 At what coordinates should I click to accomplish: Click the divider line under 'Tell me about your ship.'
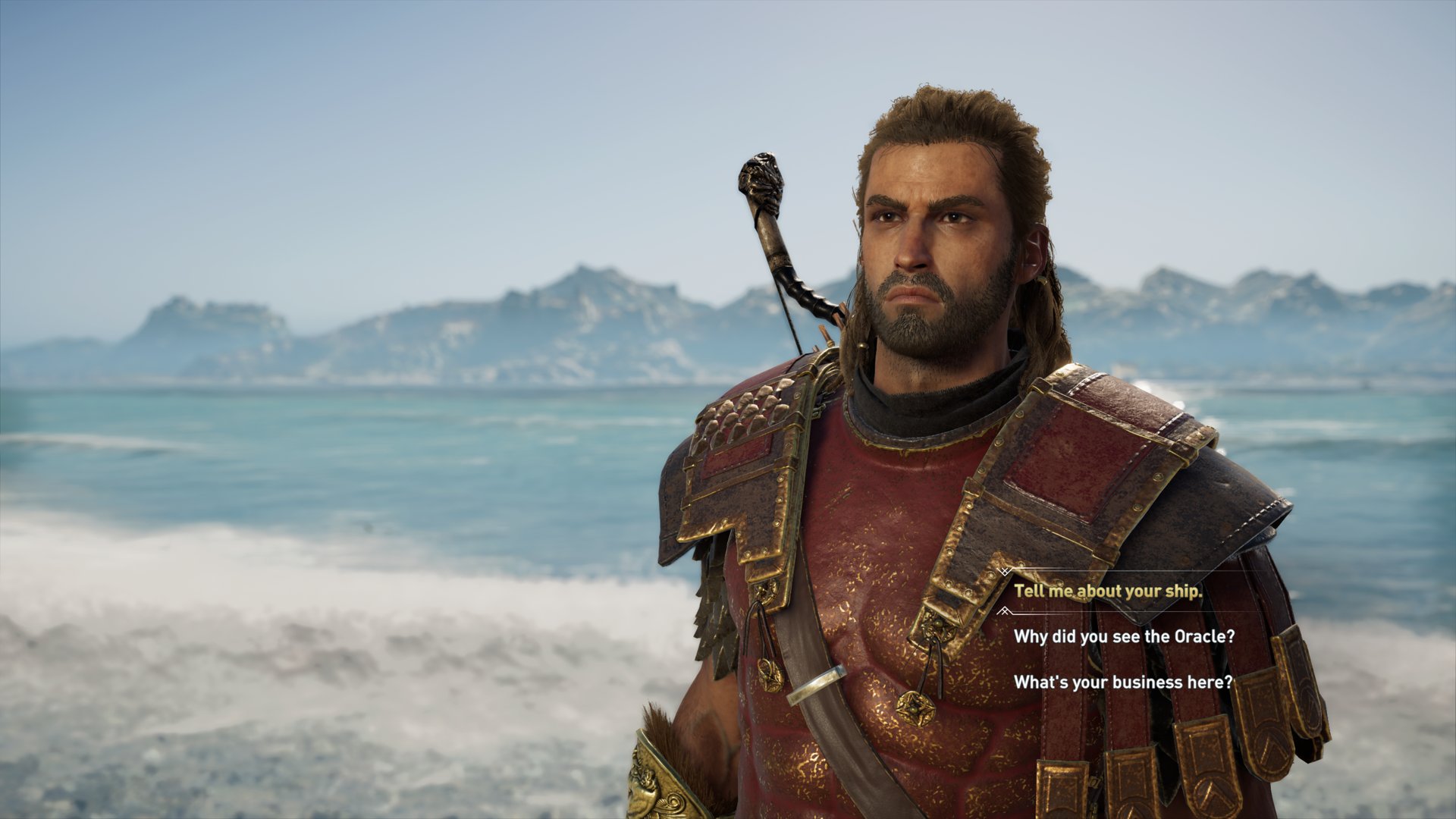[x=1137, y=610]
